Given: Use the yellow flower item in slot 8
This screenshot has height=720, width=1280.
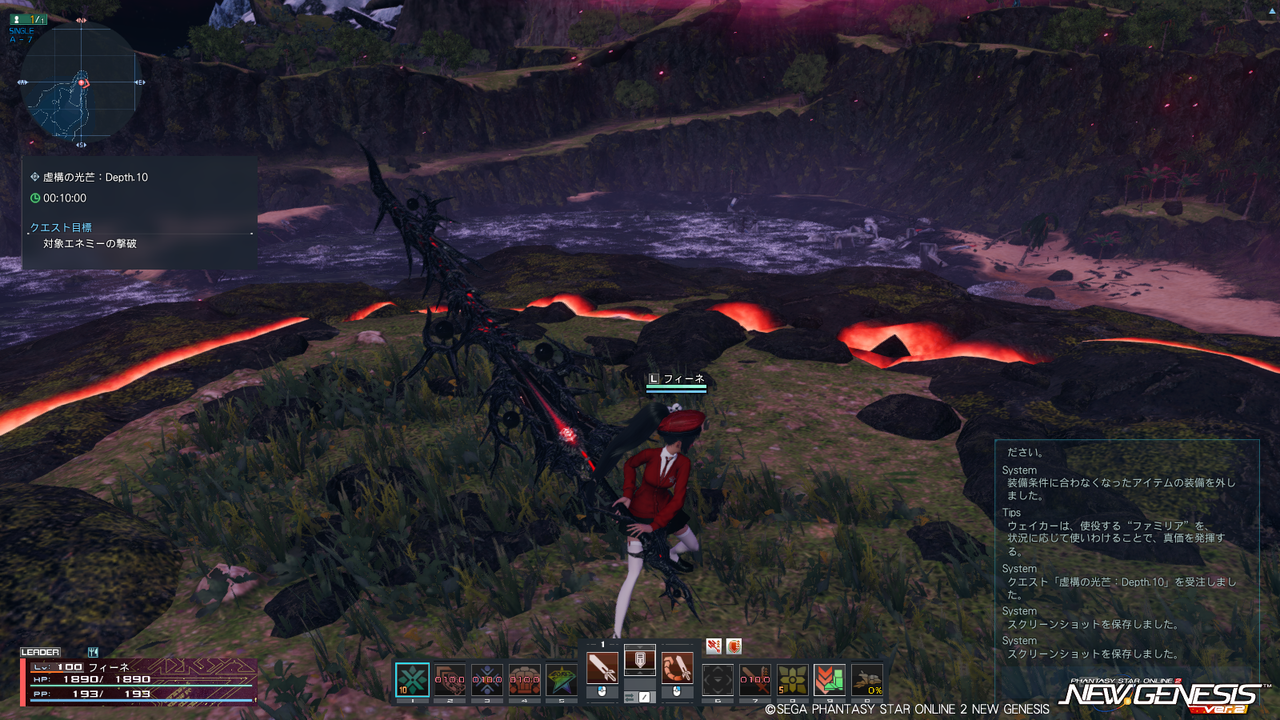Looking at the screenshot, I should pos(792,680).
